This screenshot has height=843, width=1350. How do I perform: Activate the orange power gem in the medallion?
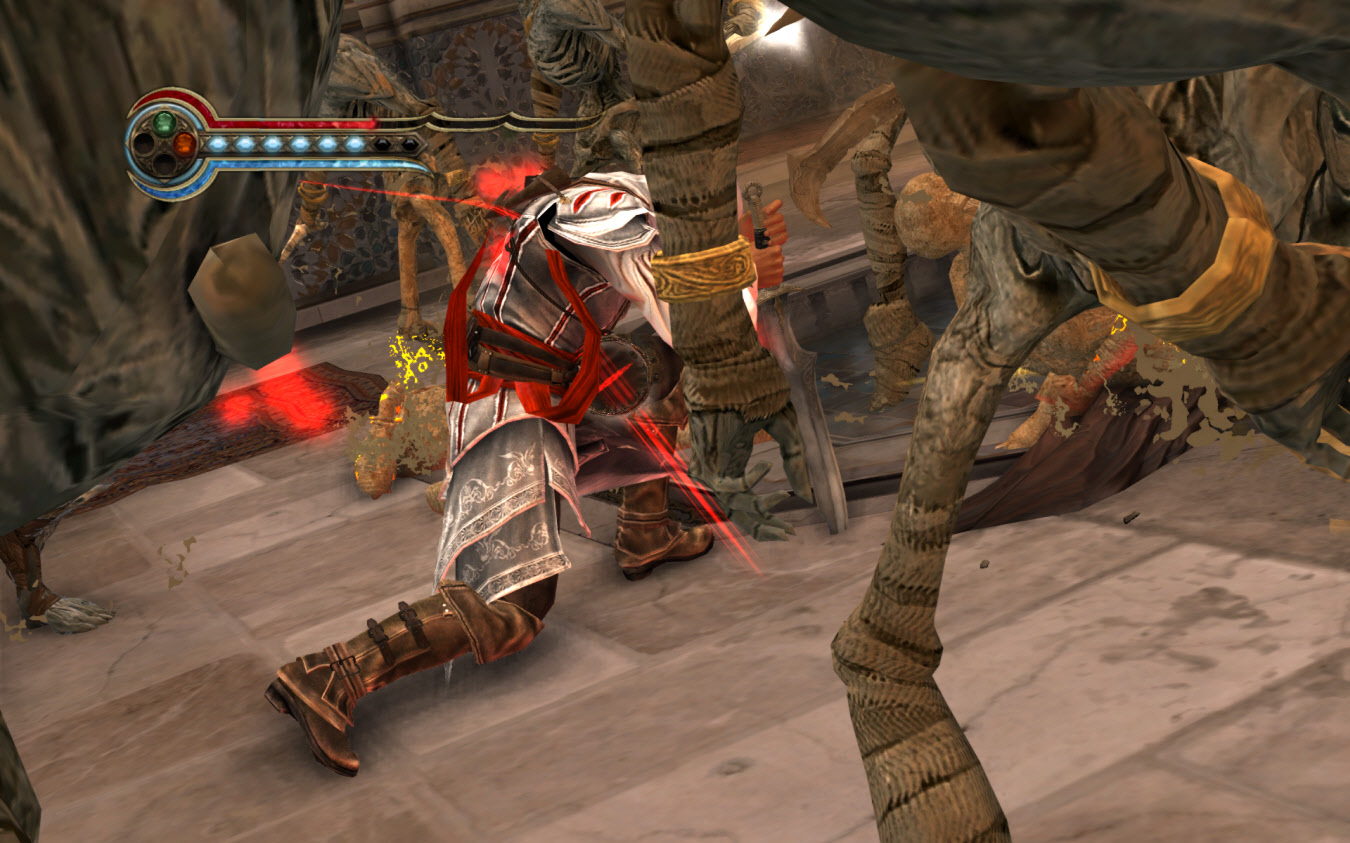(184, 144)
